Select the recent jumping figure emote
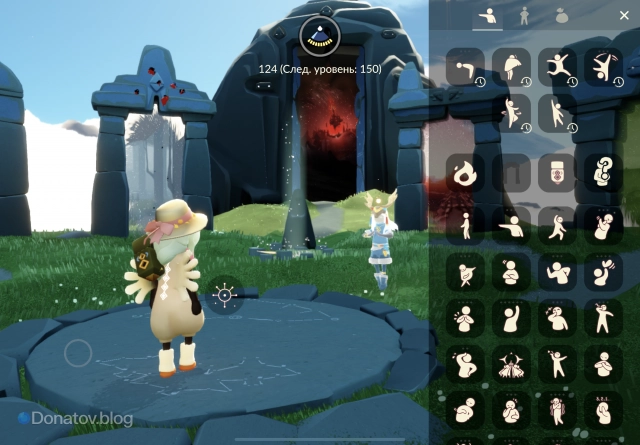 [x=557, y=67]
